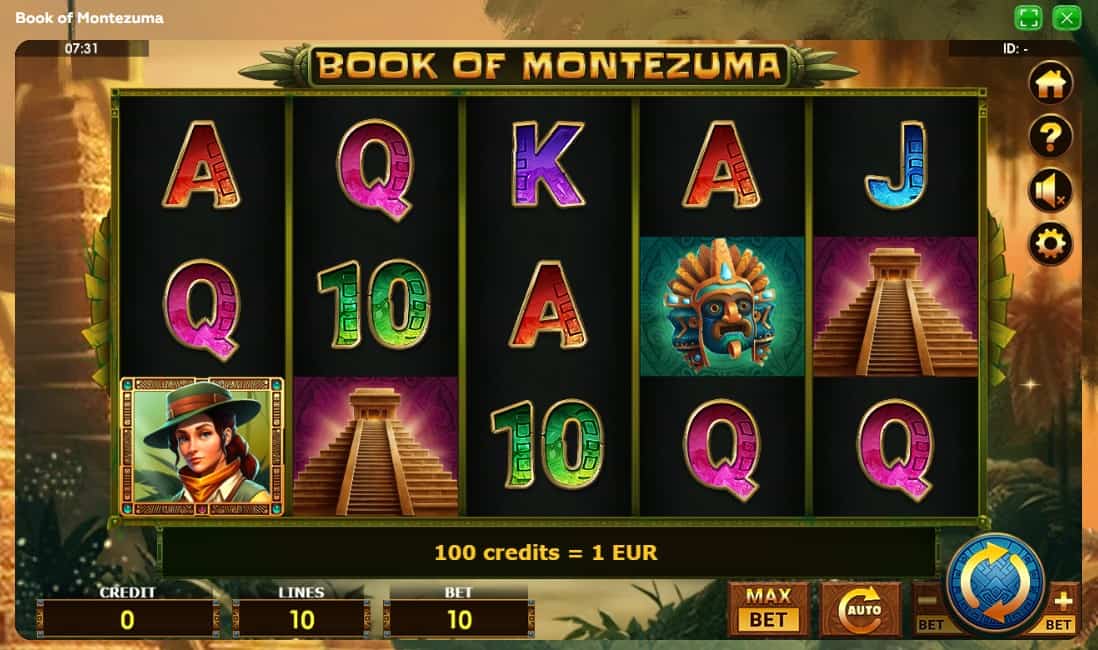The height and width of the screenshot is (650, 1098).
Task: Open the help question mark screen
Action: [1050, 137]
